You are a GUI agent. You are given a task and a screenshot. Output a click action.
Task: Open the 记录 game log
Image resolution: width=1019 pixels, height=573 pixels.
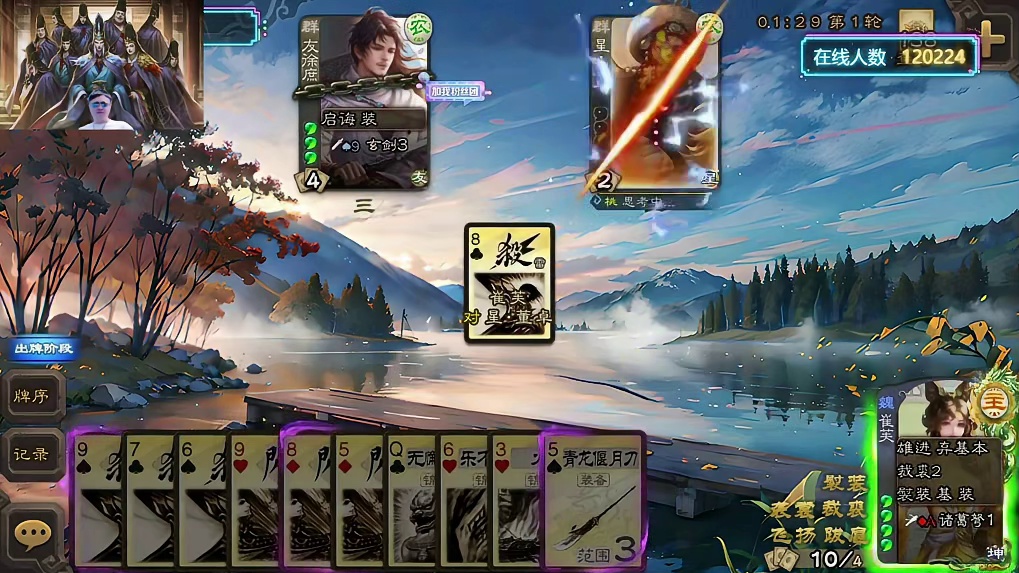coord(32,453)
